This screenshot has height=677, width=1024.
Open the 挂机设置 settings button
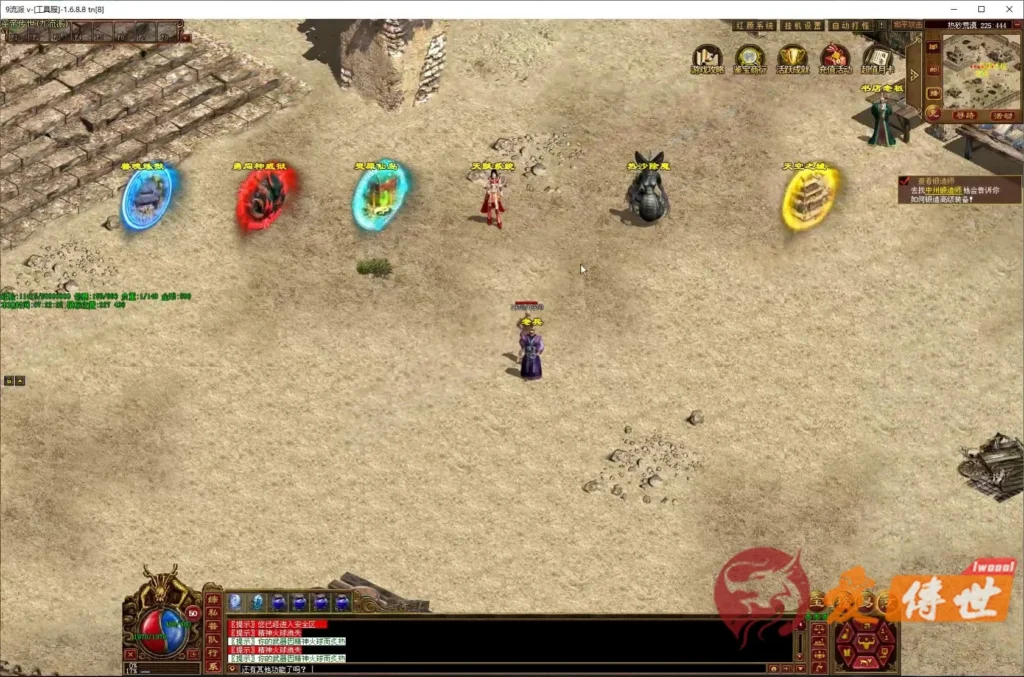(801, 25)
